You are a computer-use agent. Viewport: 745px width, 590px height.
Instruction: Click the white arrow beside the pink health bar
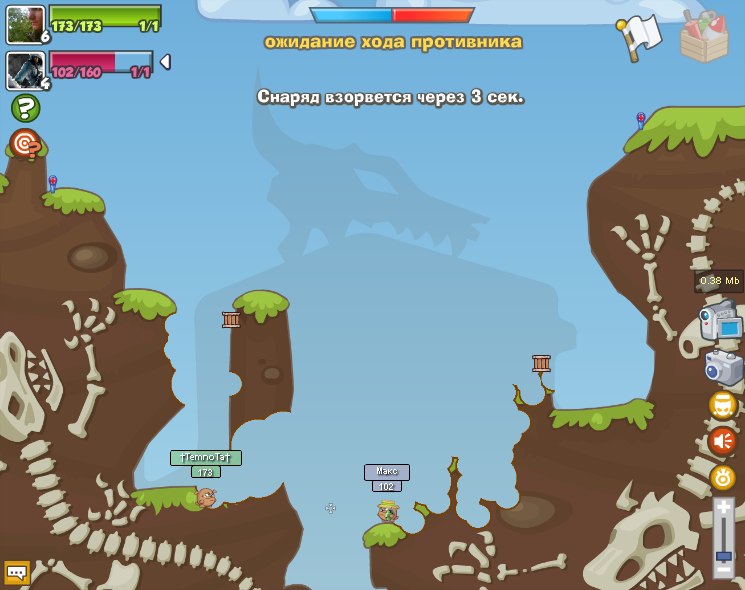pos(165,62)
